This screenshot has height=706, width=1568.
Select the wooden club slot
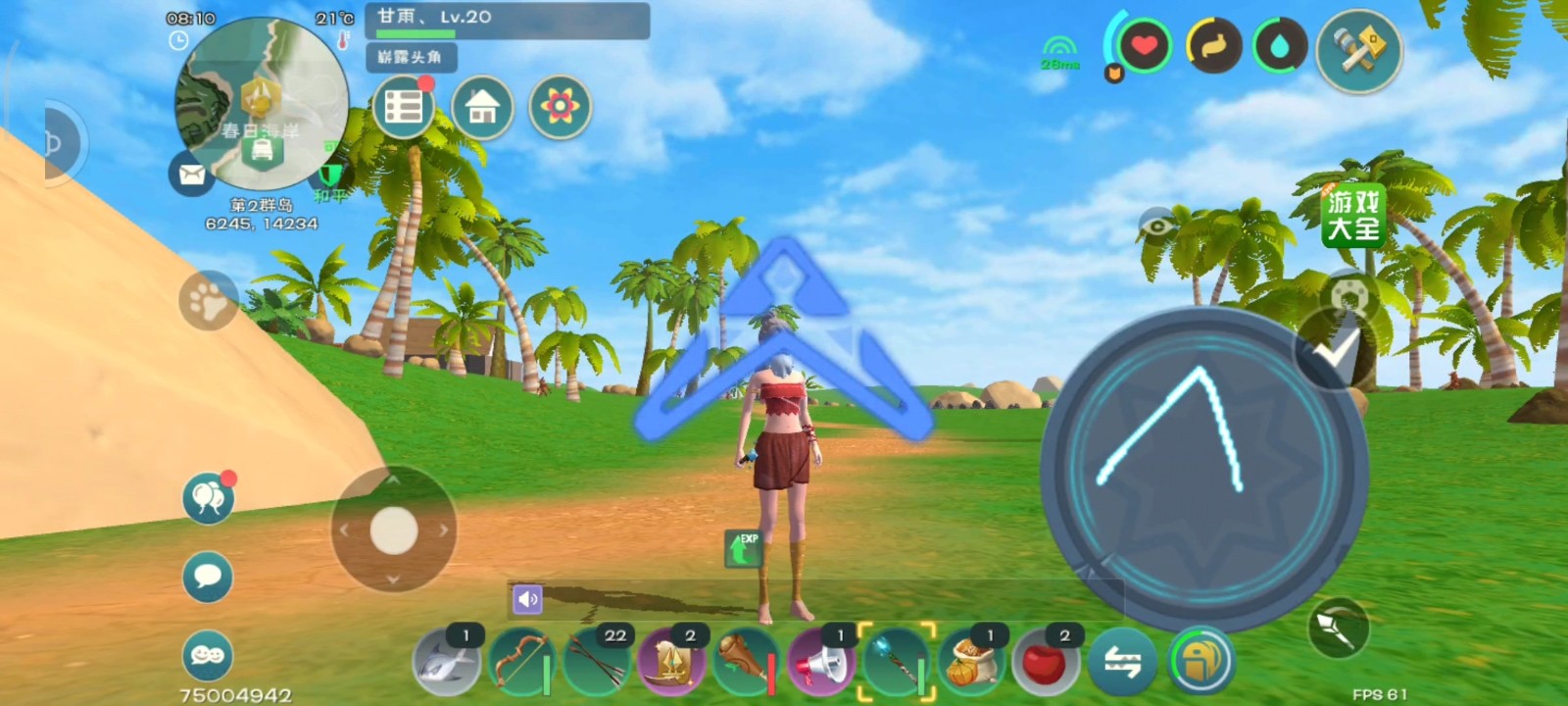pos(746,664)
